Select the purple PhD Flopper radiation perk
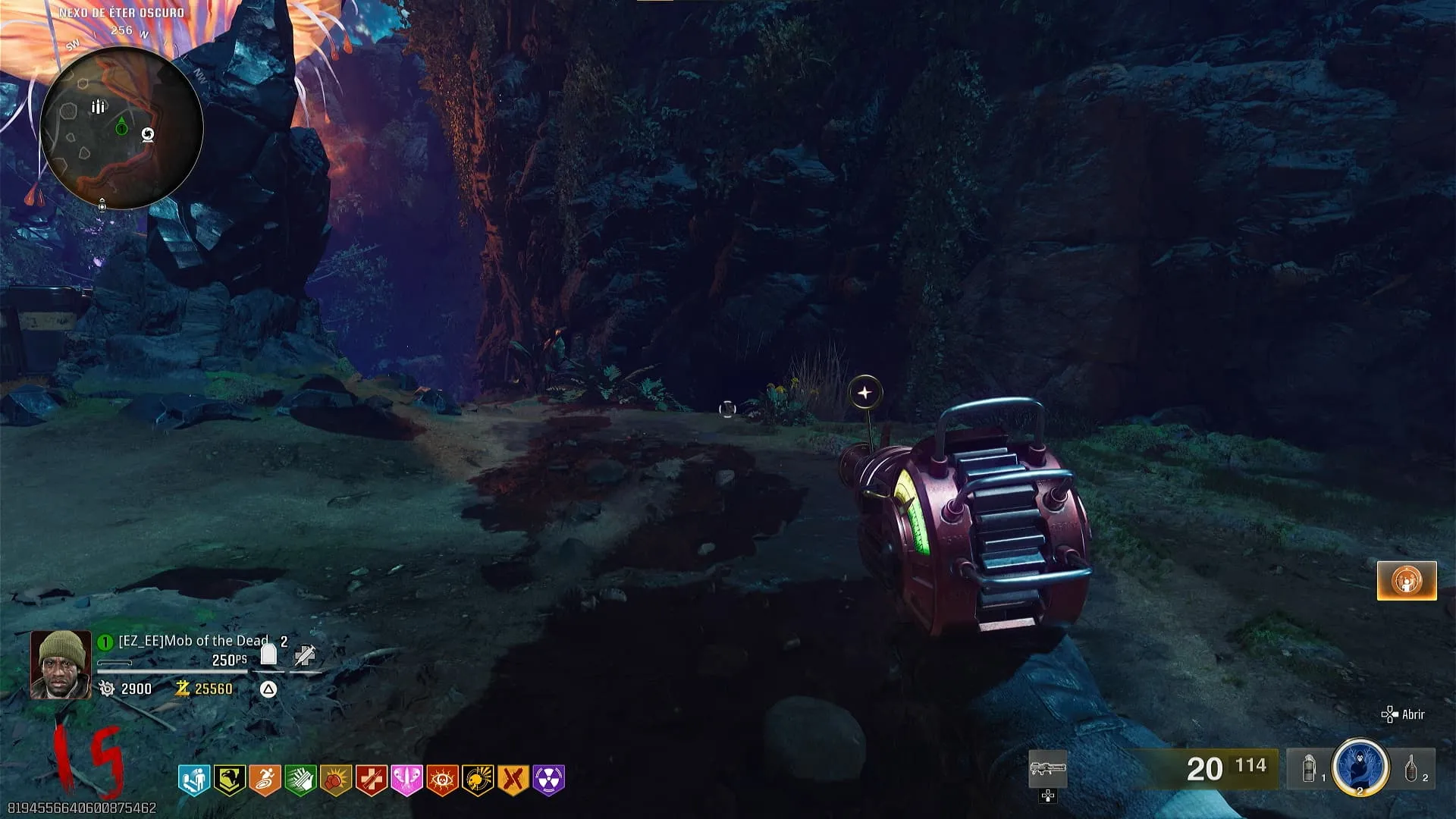This screenshot has width=1456, height=819. (x=548, y=779)
